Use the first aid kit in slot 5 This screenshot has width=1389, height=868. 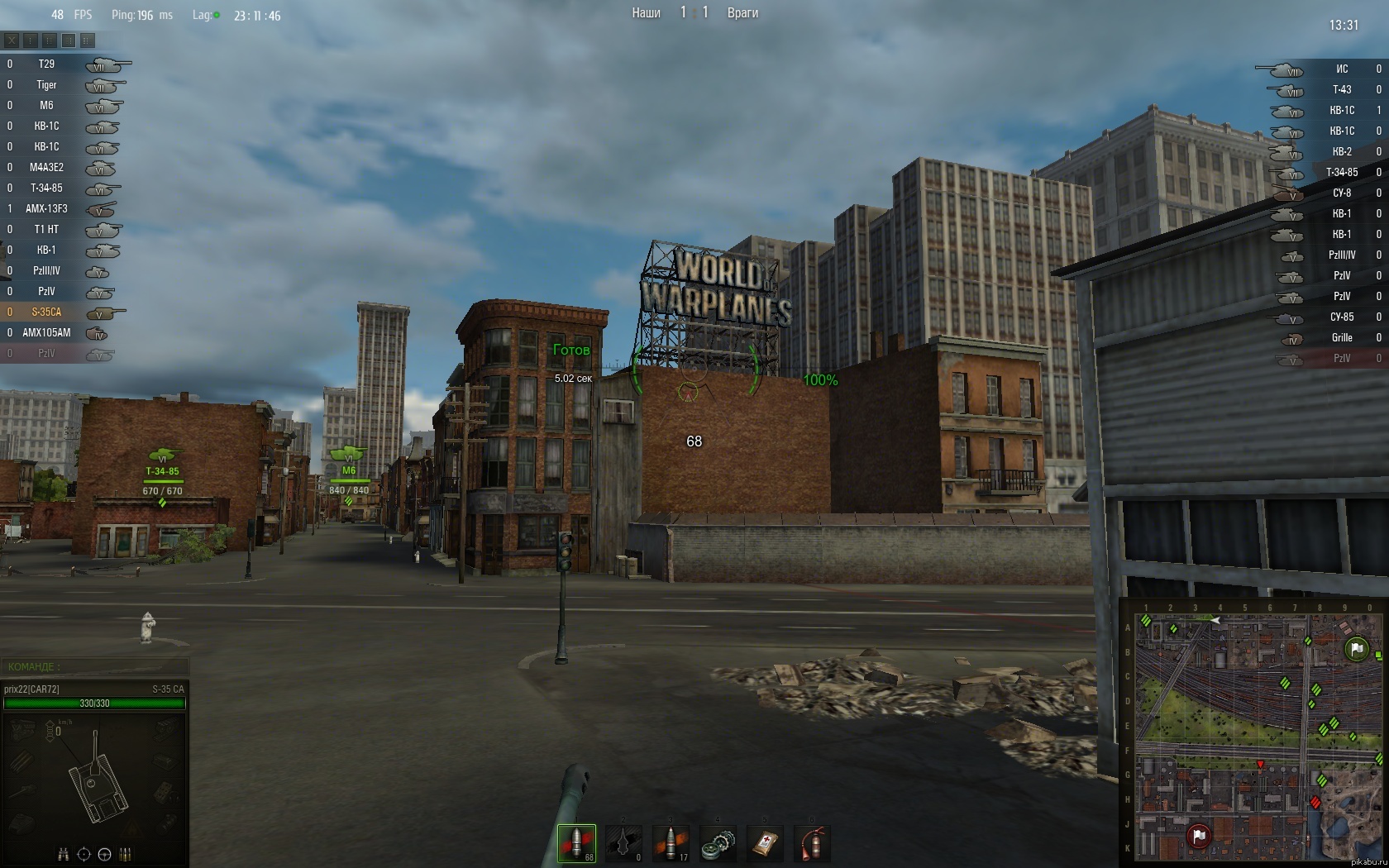(x=765, y=842)
